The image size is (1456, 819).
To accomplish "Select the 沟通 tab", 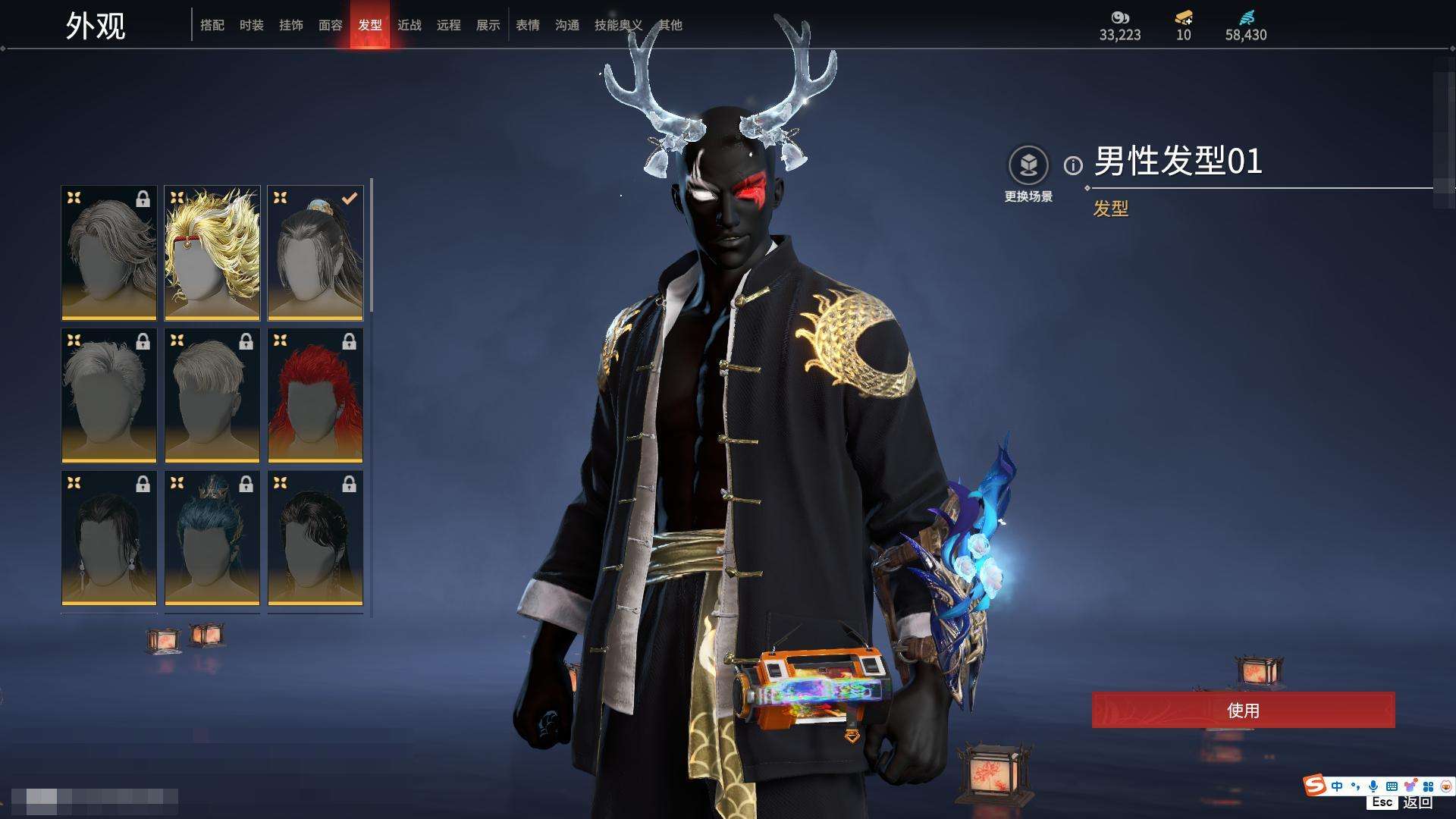I will (567, 25).
